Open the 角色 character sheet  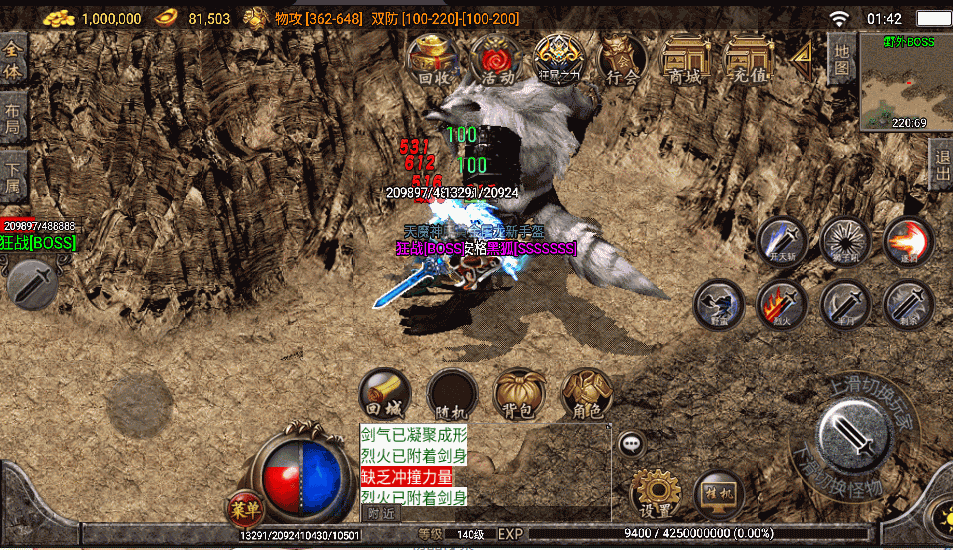[x=588, y=394]
